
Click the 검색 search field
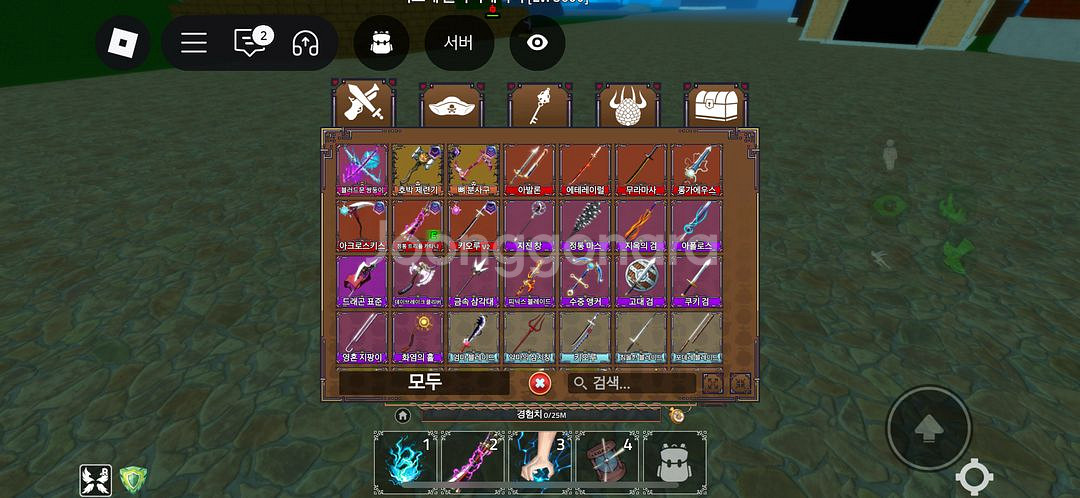click(x=632, y=383)
